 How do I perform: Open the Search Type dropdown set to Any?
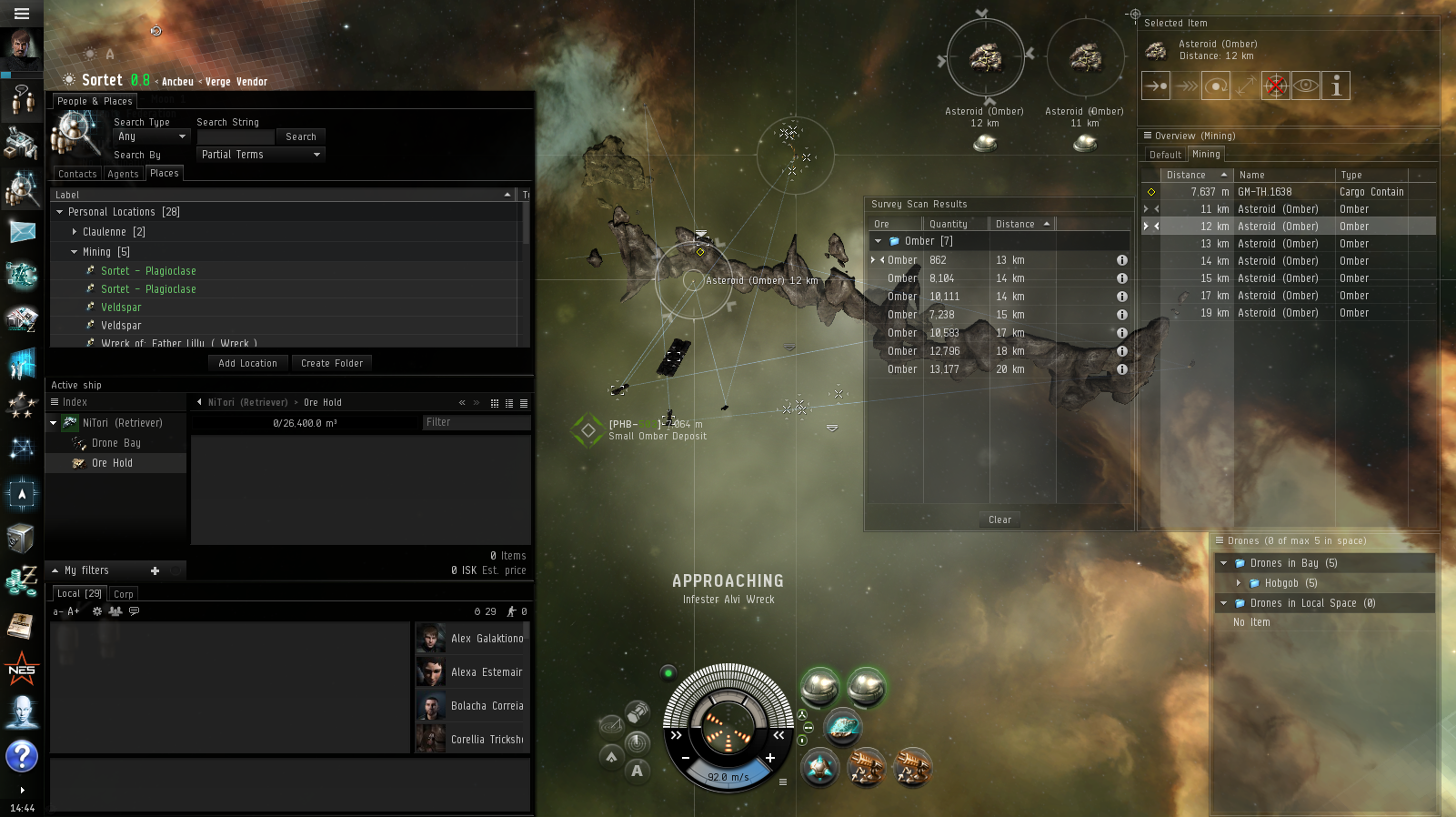(x=151, y=136)
